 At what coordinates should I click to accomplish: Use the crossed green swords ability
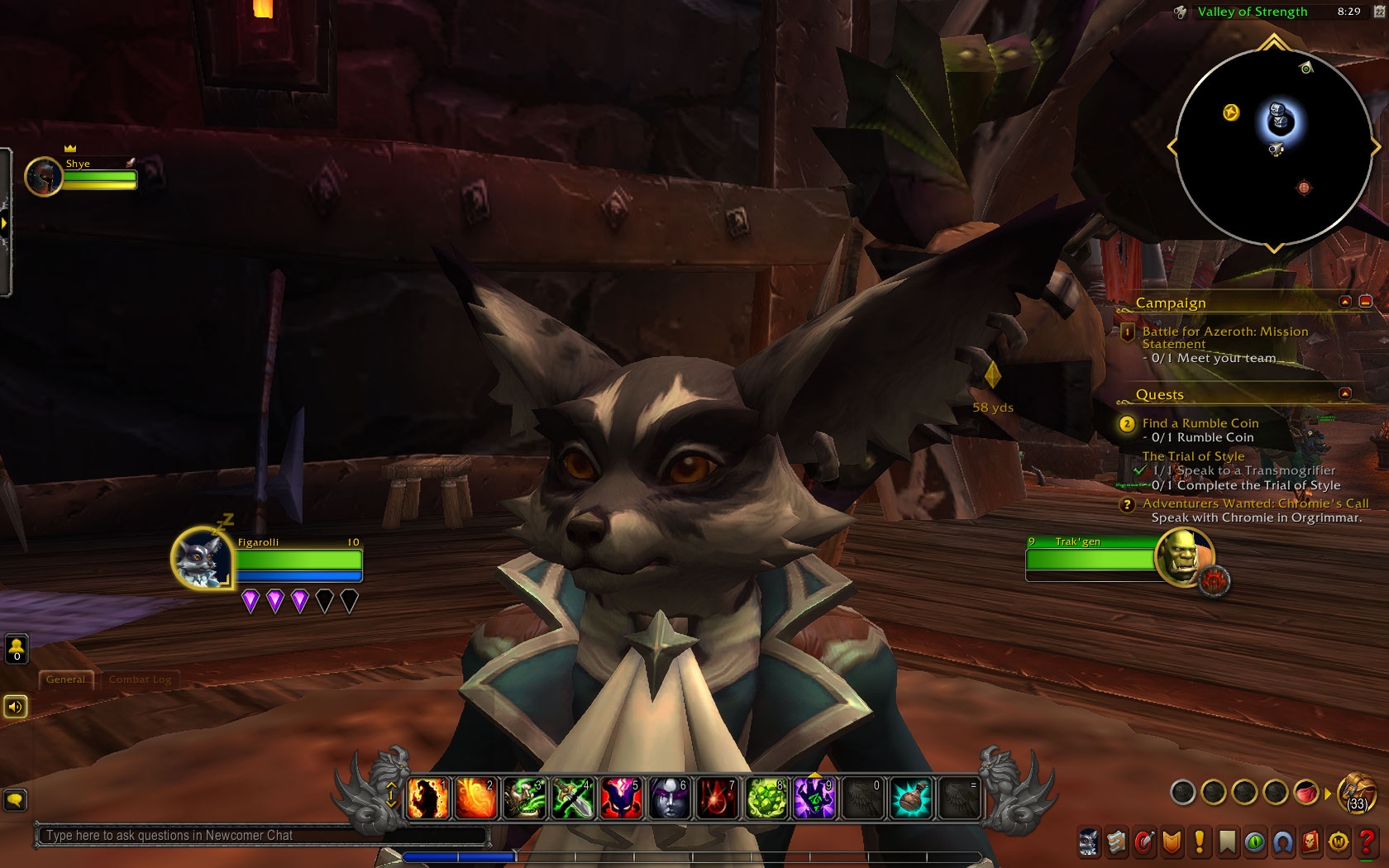tap(572, 799)
